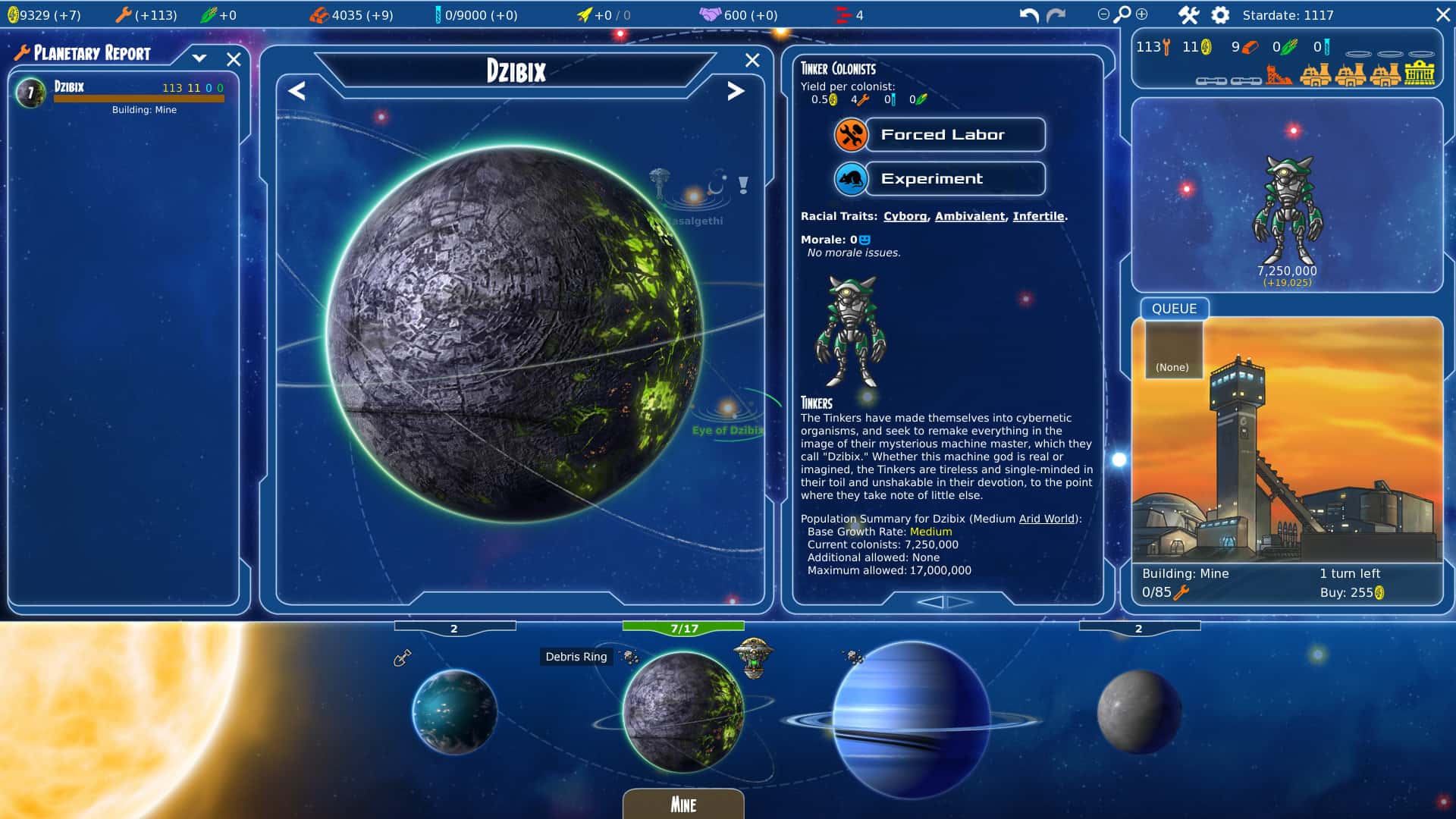Switch to the QUEUE tab
The height and width of the screenshot is (819, 1456).
pos(1173,309)
